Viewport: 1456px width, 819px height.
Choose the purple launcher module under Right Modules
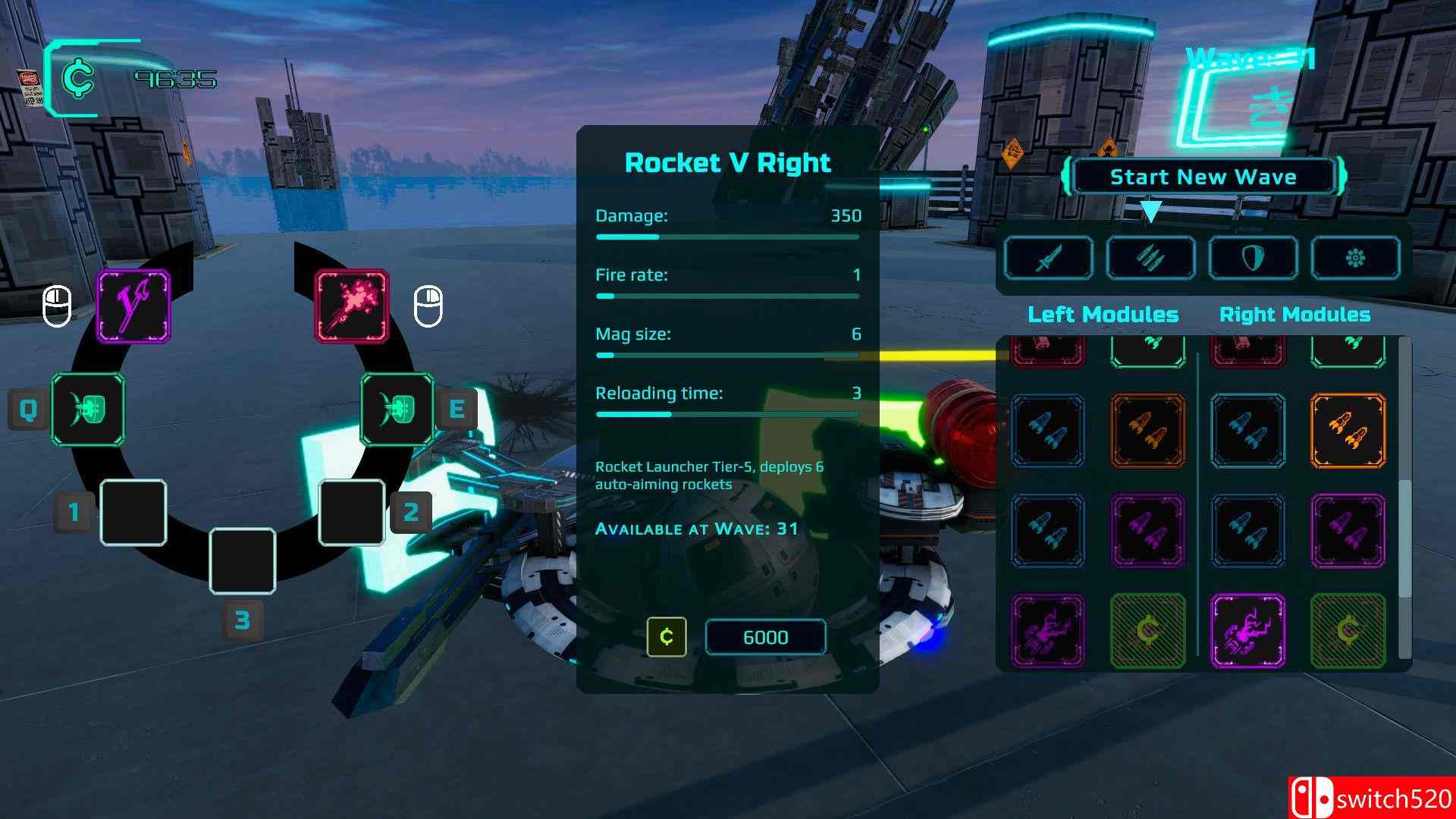1247,630
